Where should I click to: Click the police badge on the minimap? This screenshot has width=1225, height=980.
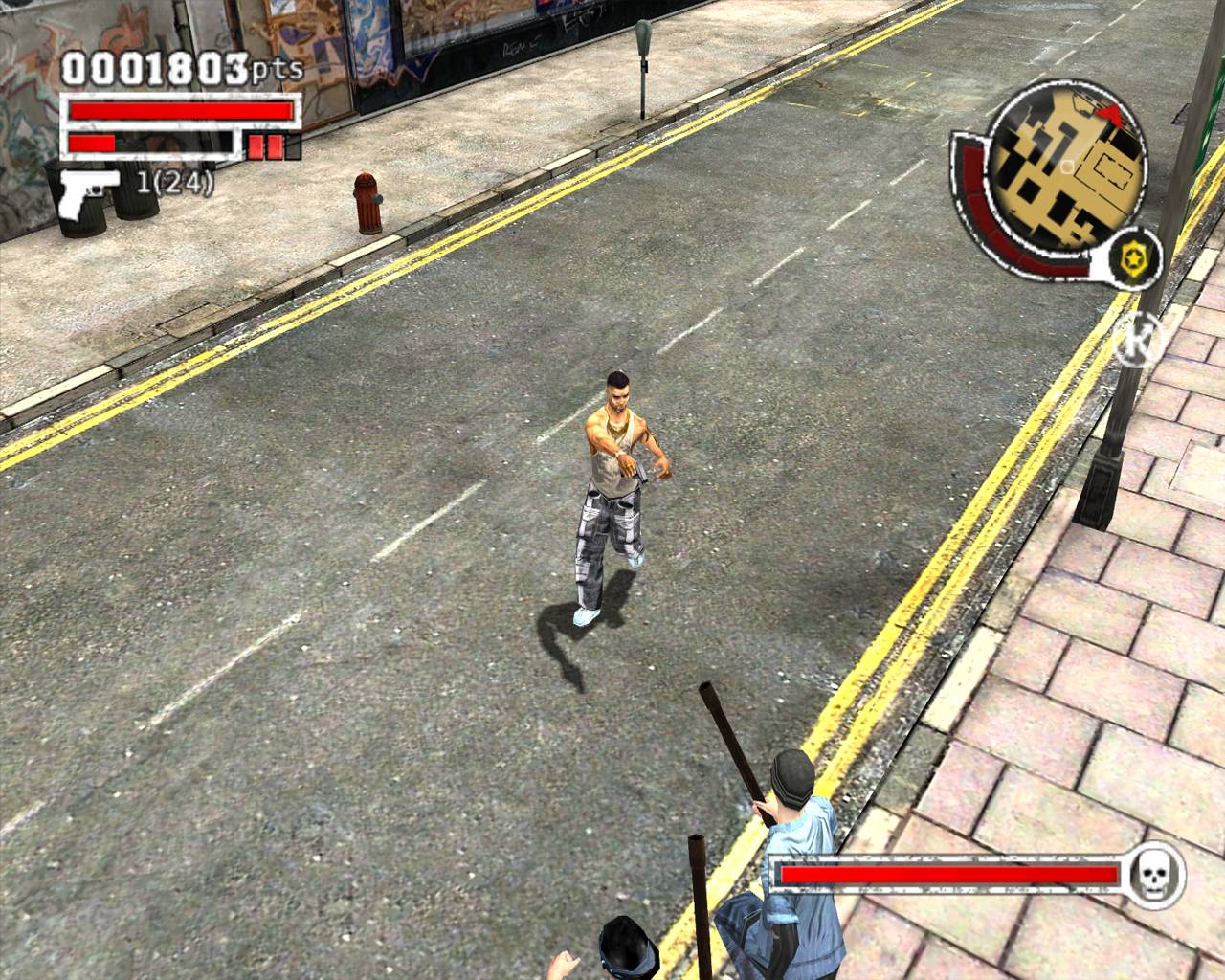click(x=1135, y=258)
